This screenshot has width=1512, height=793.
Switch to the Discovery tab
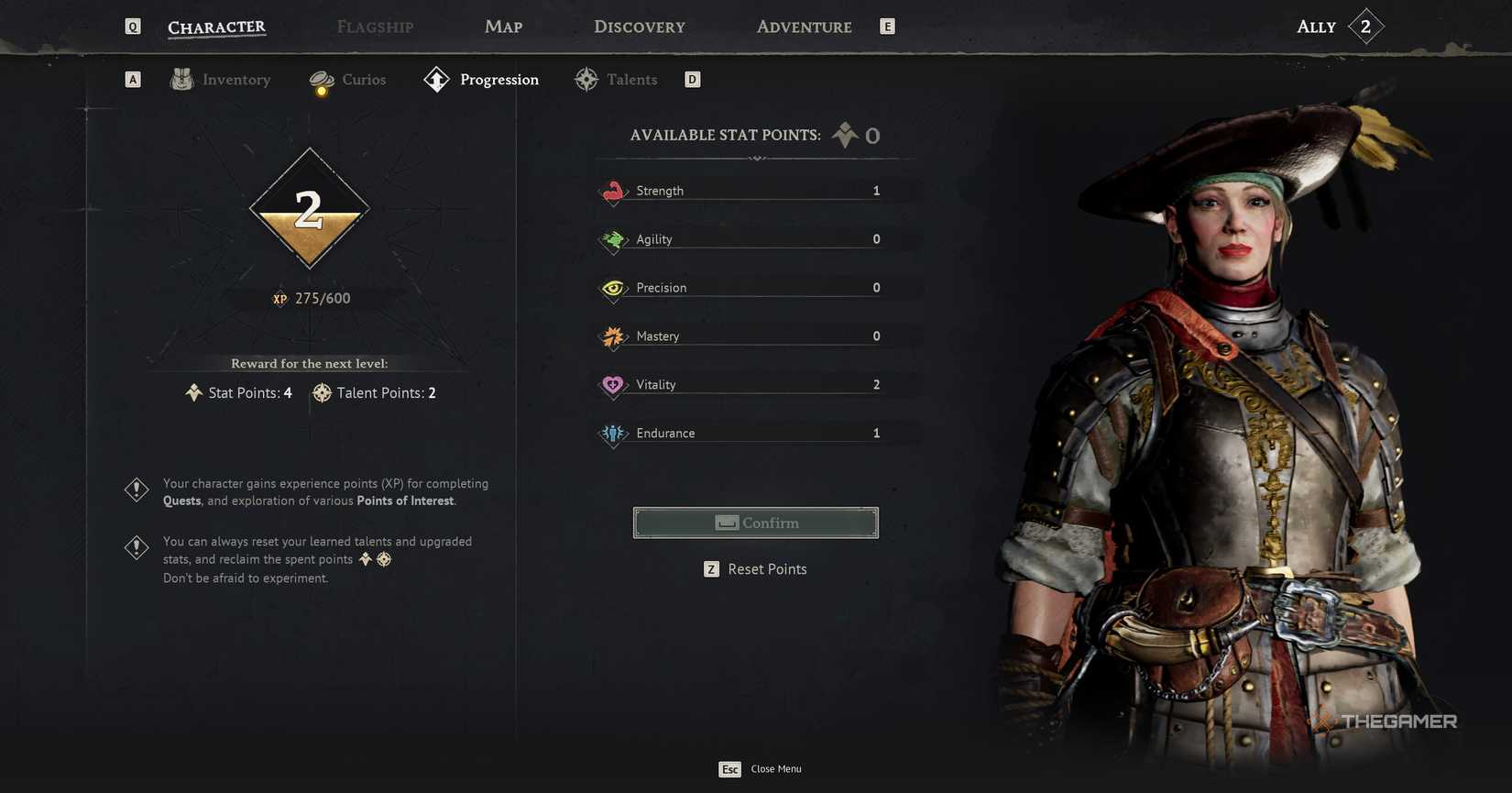tap(639, 26)
